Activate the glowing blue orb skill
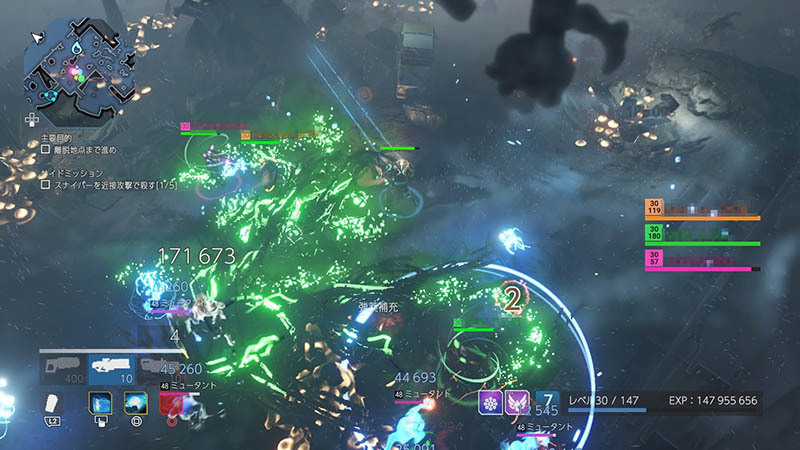The width and height of the screenshot is (800, 450). coord(135,402)
